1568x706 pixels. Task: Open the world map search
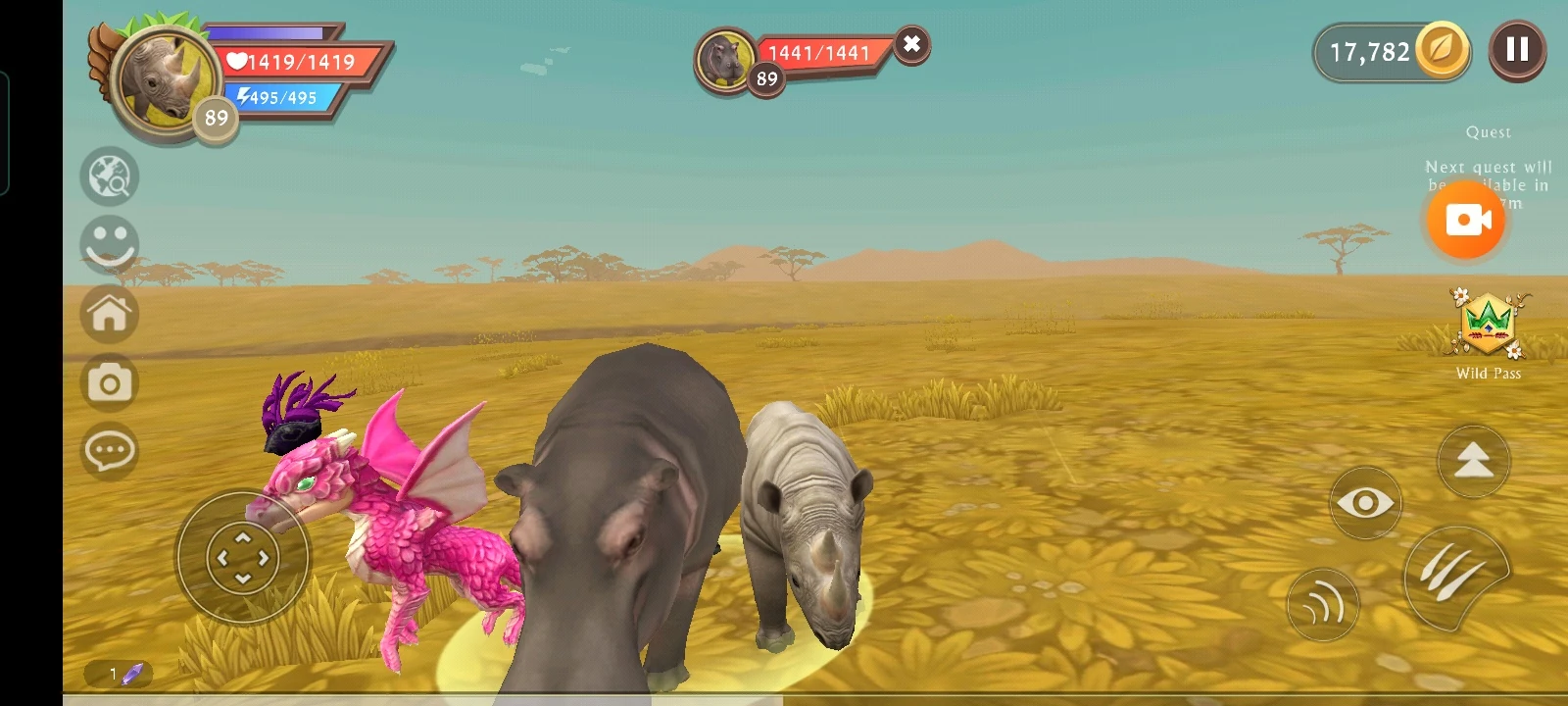[110, 177]
